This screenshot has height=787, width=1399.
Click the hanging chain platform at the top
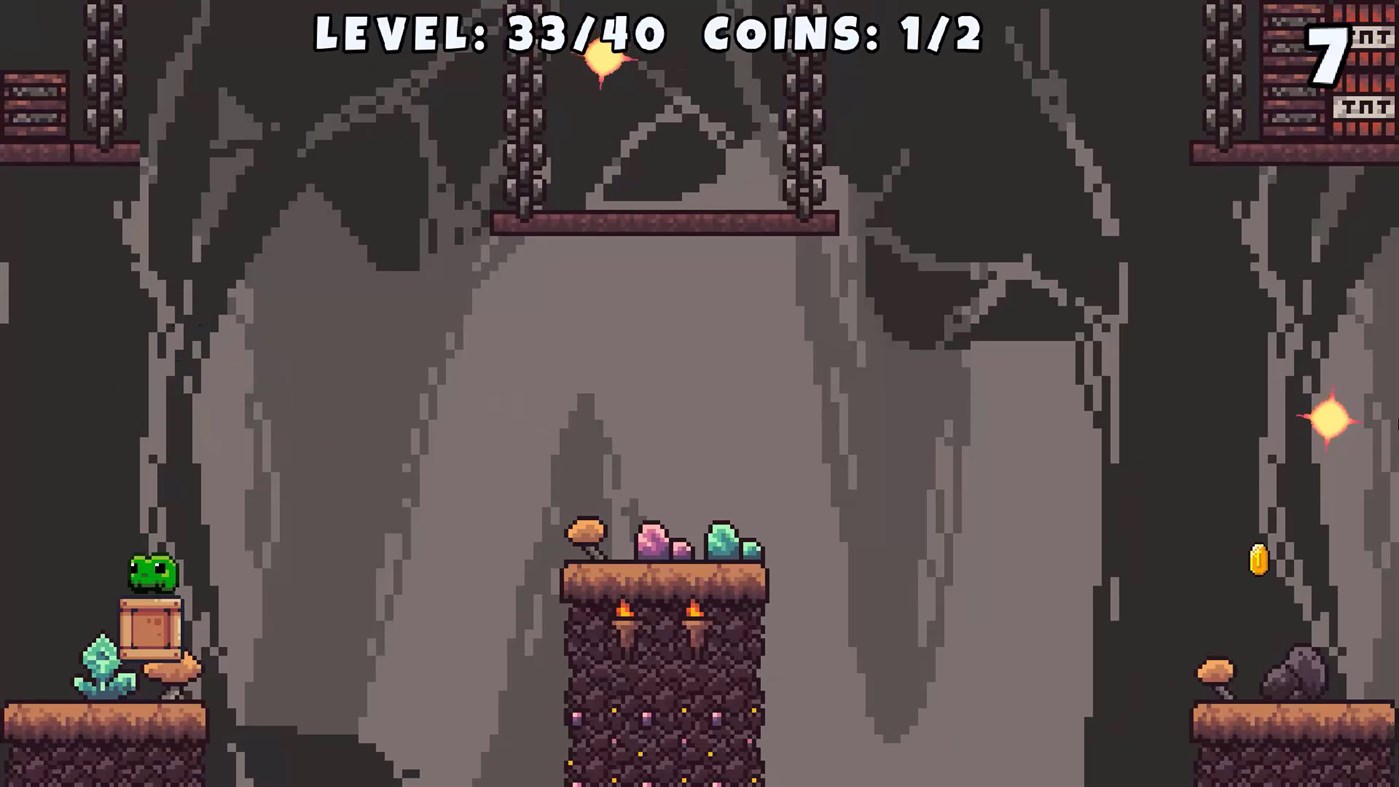pos(665,222)
